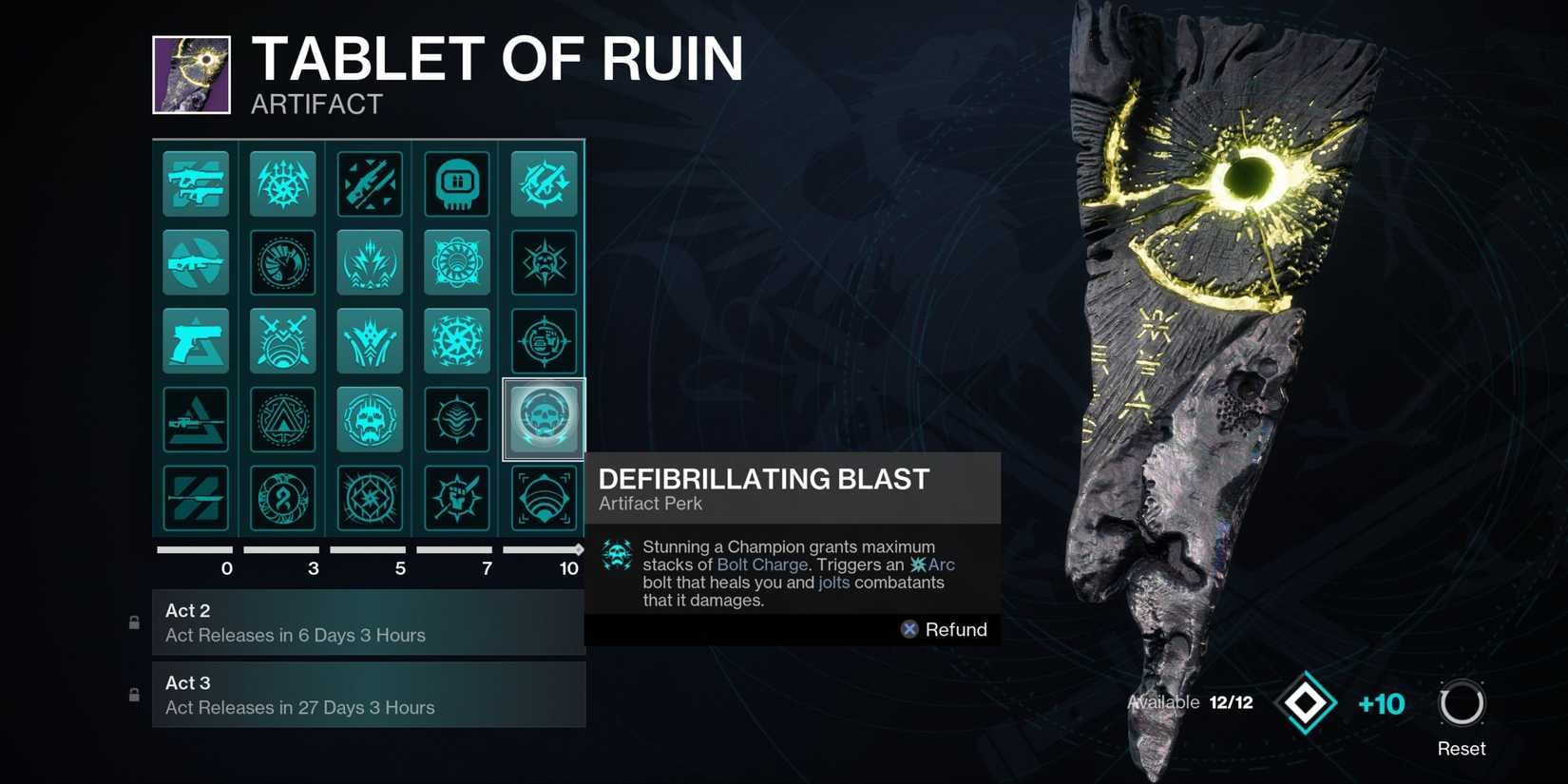Image resolution: width=1568 pixels, height=784 pixels.
Task: Open the helmeted skull perk in the top row
Action: pyautogui.click(x=457, y=183)
